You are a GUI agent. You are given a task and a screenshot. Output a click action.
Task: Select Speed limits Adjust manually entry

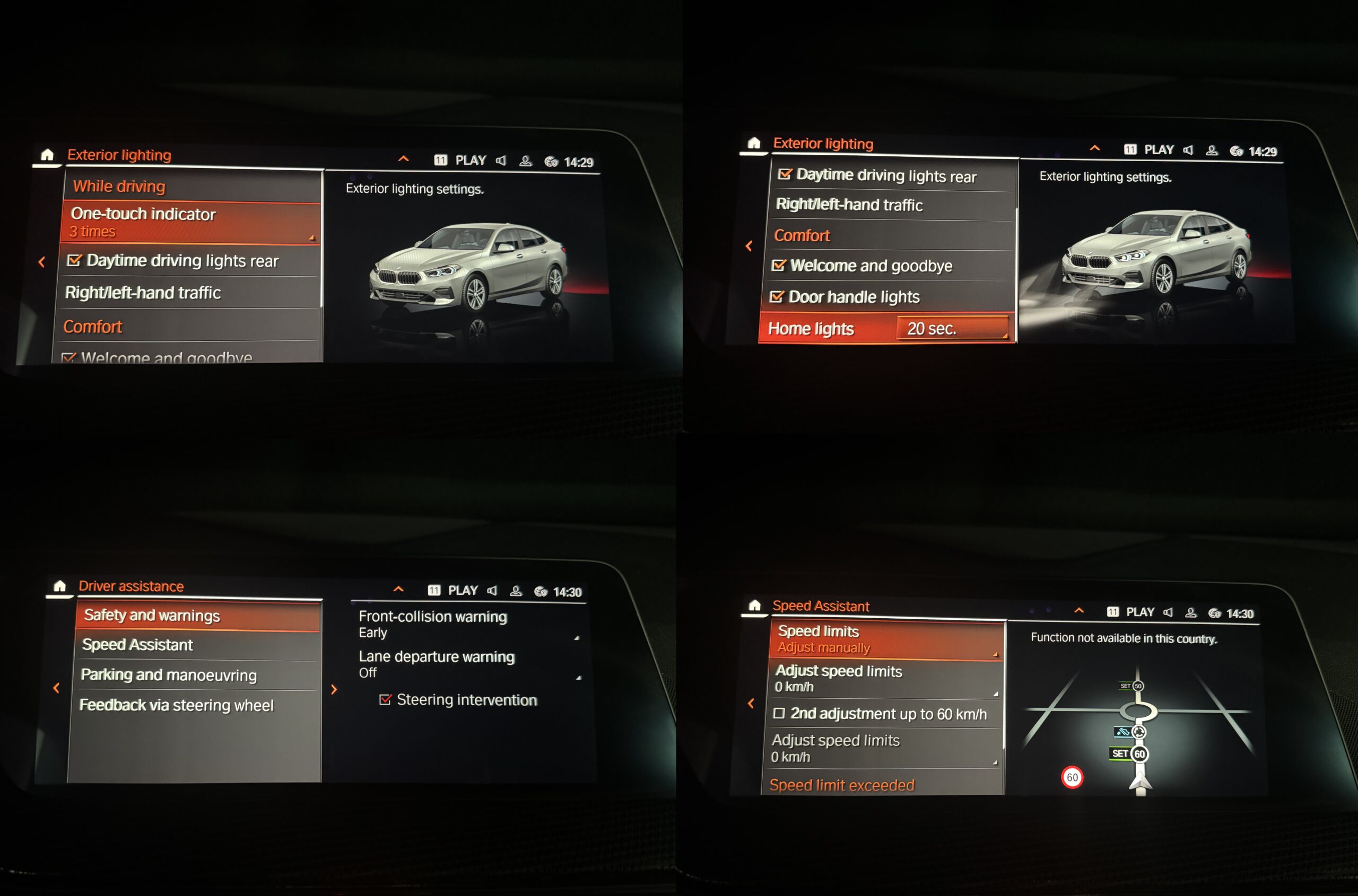tap(886, 639)
